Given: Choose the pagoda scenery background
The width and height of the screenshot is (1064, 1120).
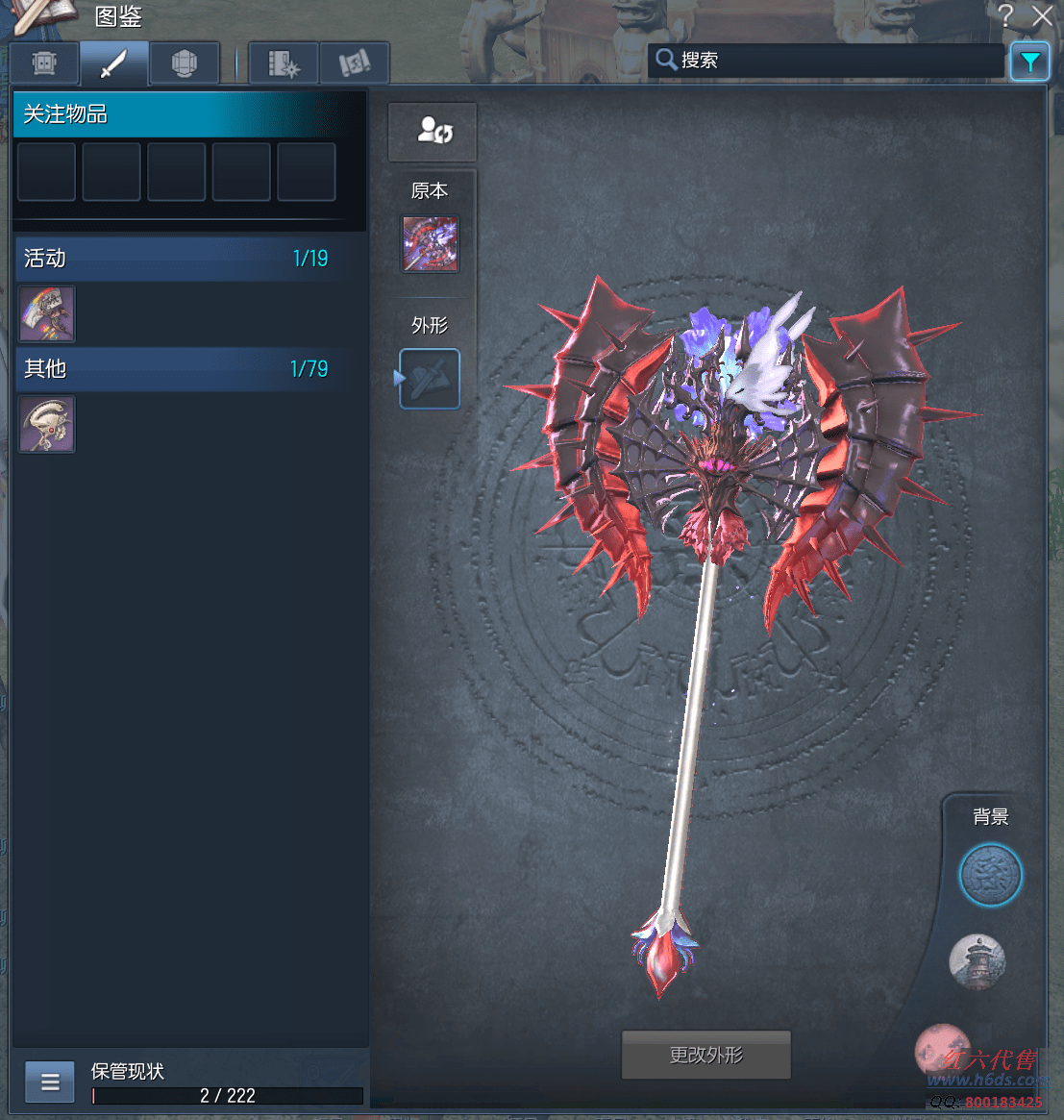Looking at the screenshot, I should click(x=977, y=960).
